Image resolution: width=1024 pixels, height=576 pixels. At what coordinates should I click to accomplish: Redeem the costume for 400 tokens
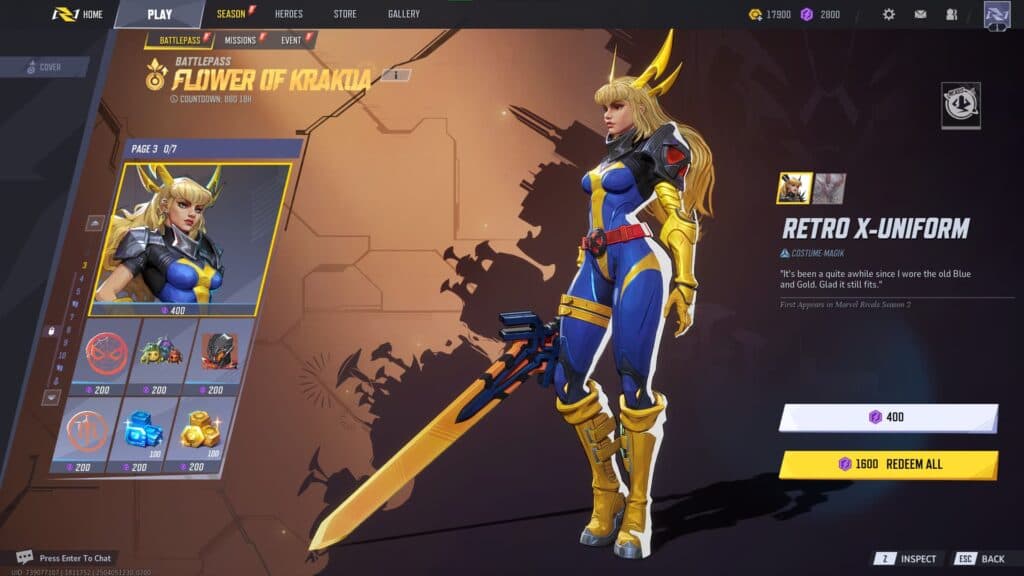tap(888, 417)
